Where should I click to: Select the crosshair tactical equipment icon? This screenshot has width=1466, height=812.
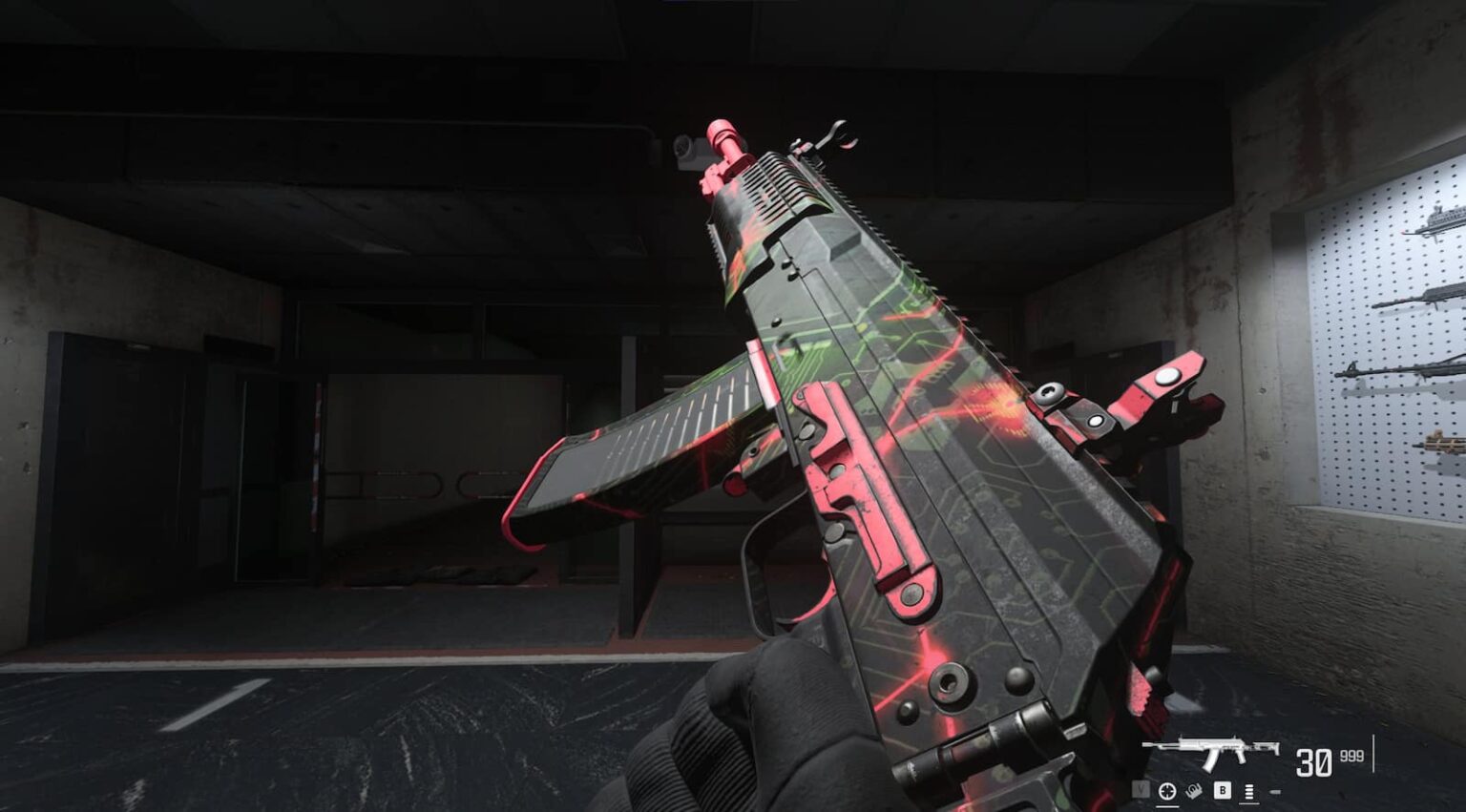point(1167,791)
